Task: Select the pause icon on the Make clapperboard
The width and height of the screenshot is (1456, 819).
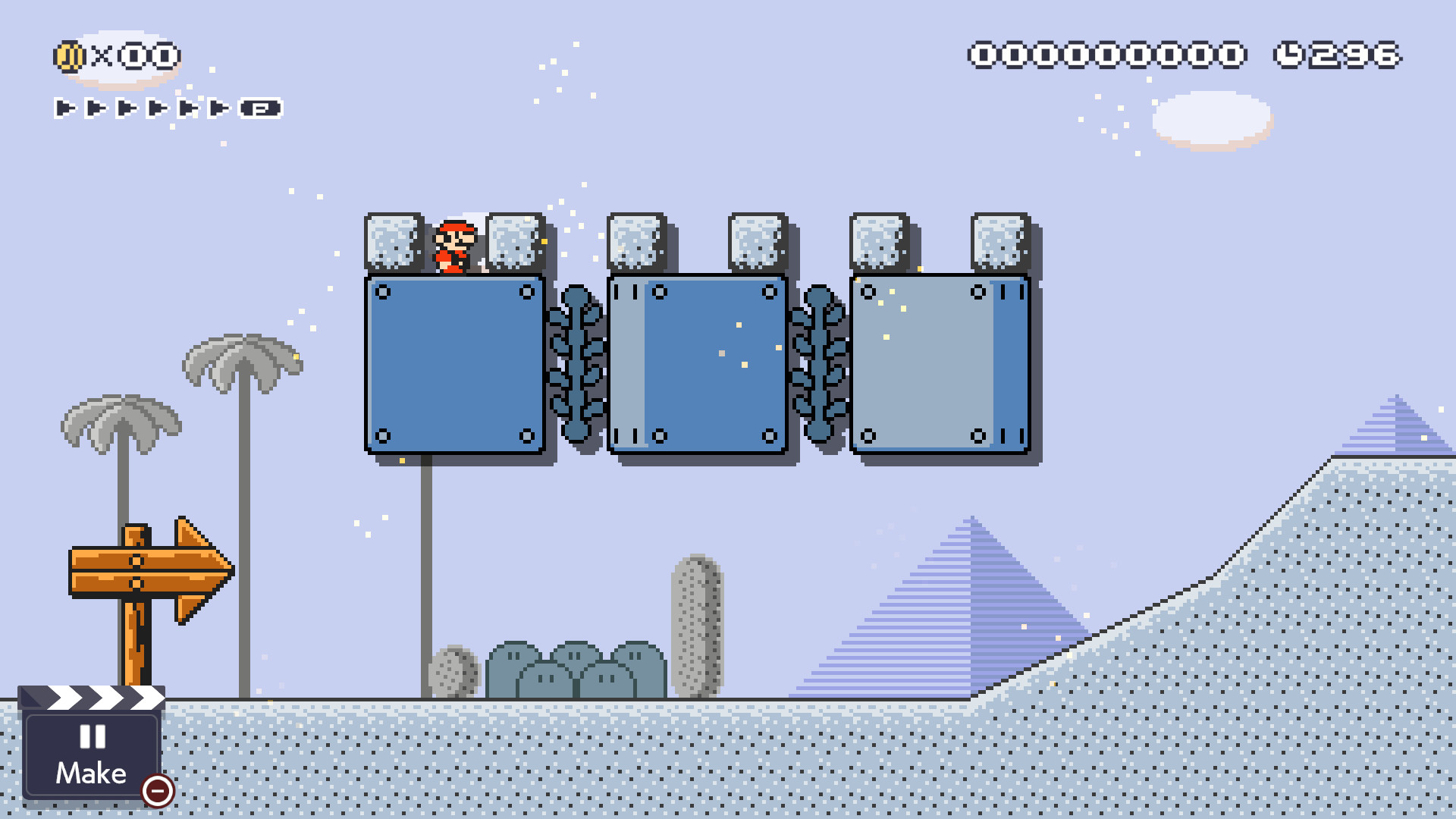Action: pos(91,737)
